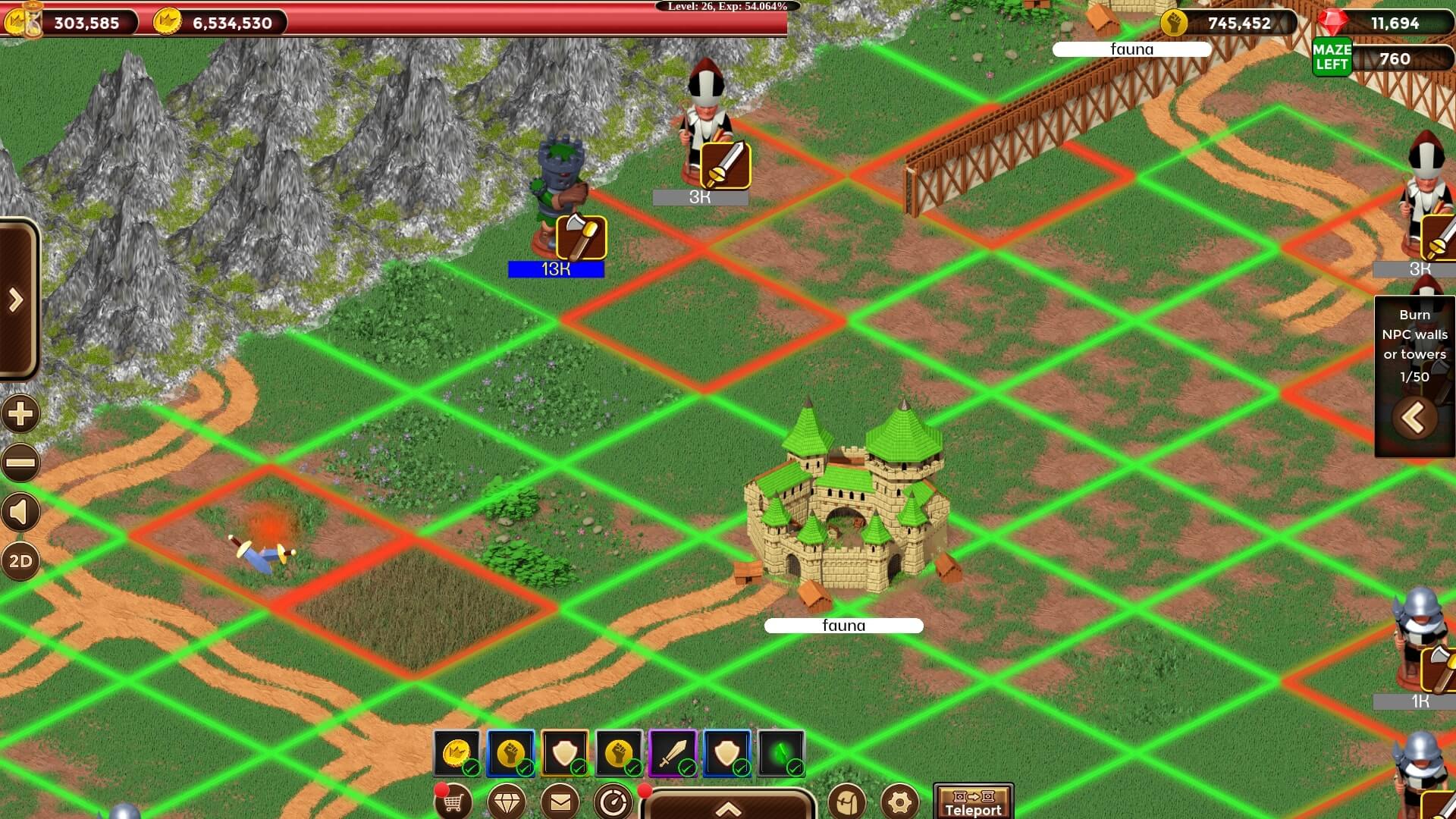Select the green crystal boost slot

[781, 753]
